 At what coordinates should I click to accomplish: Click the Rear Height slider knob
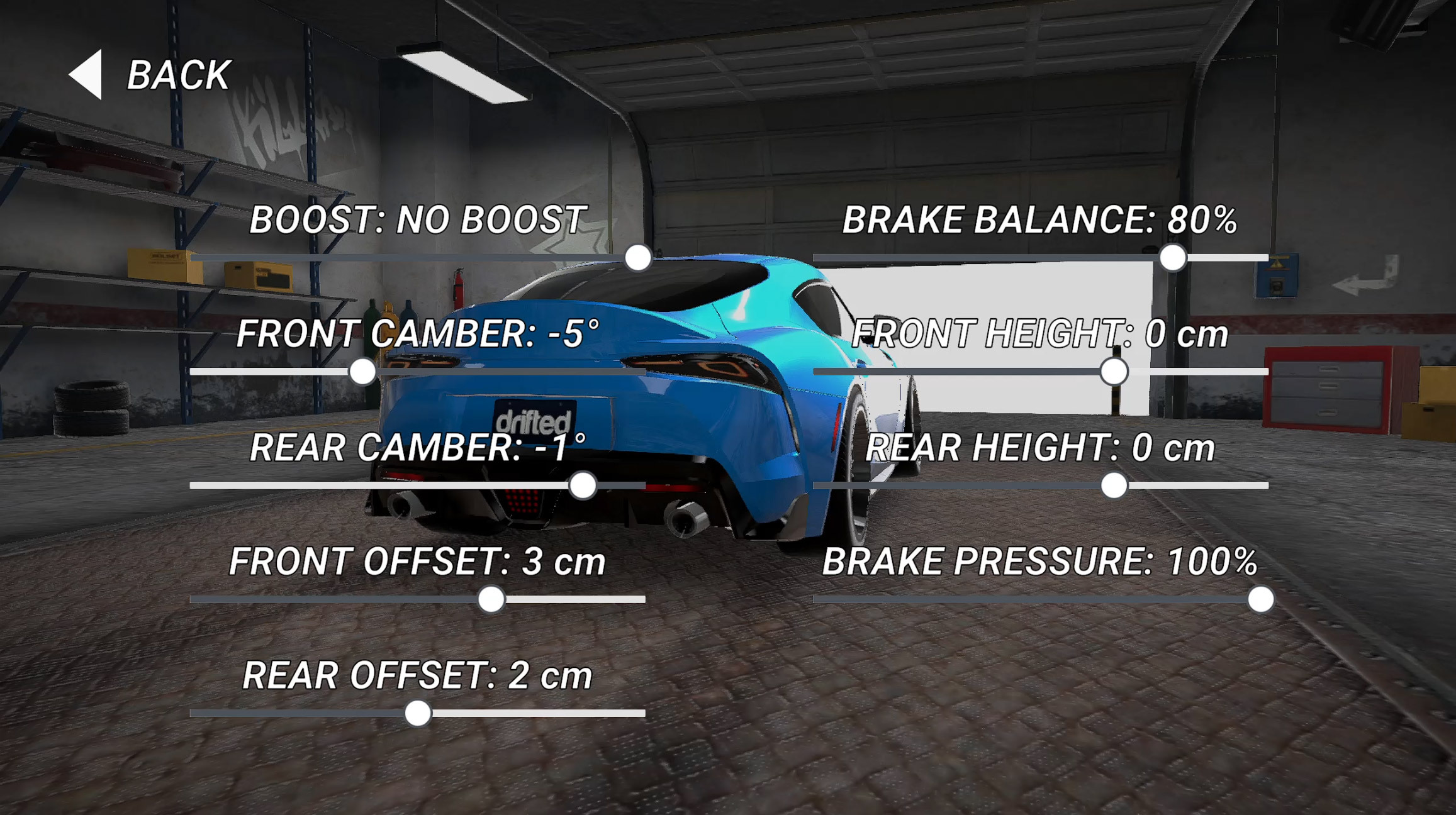(1114, 485)
